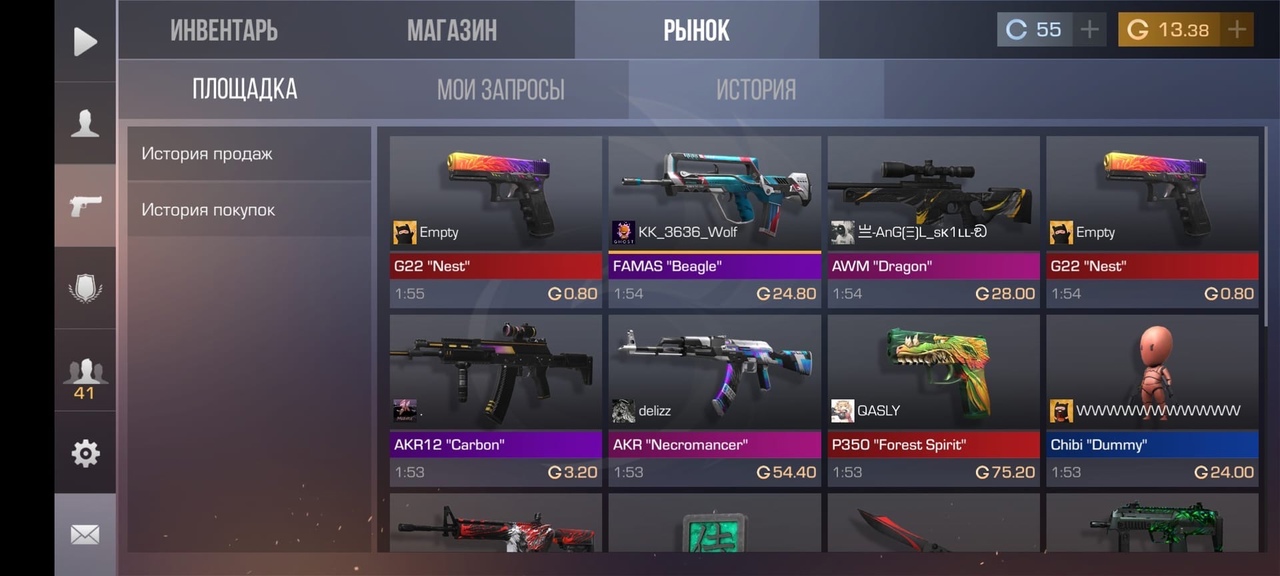Select the FAMAS "Beagle" listing
Screen dimensions: 1280x576
coord(714,221)
